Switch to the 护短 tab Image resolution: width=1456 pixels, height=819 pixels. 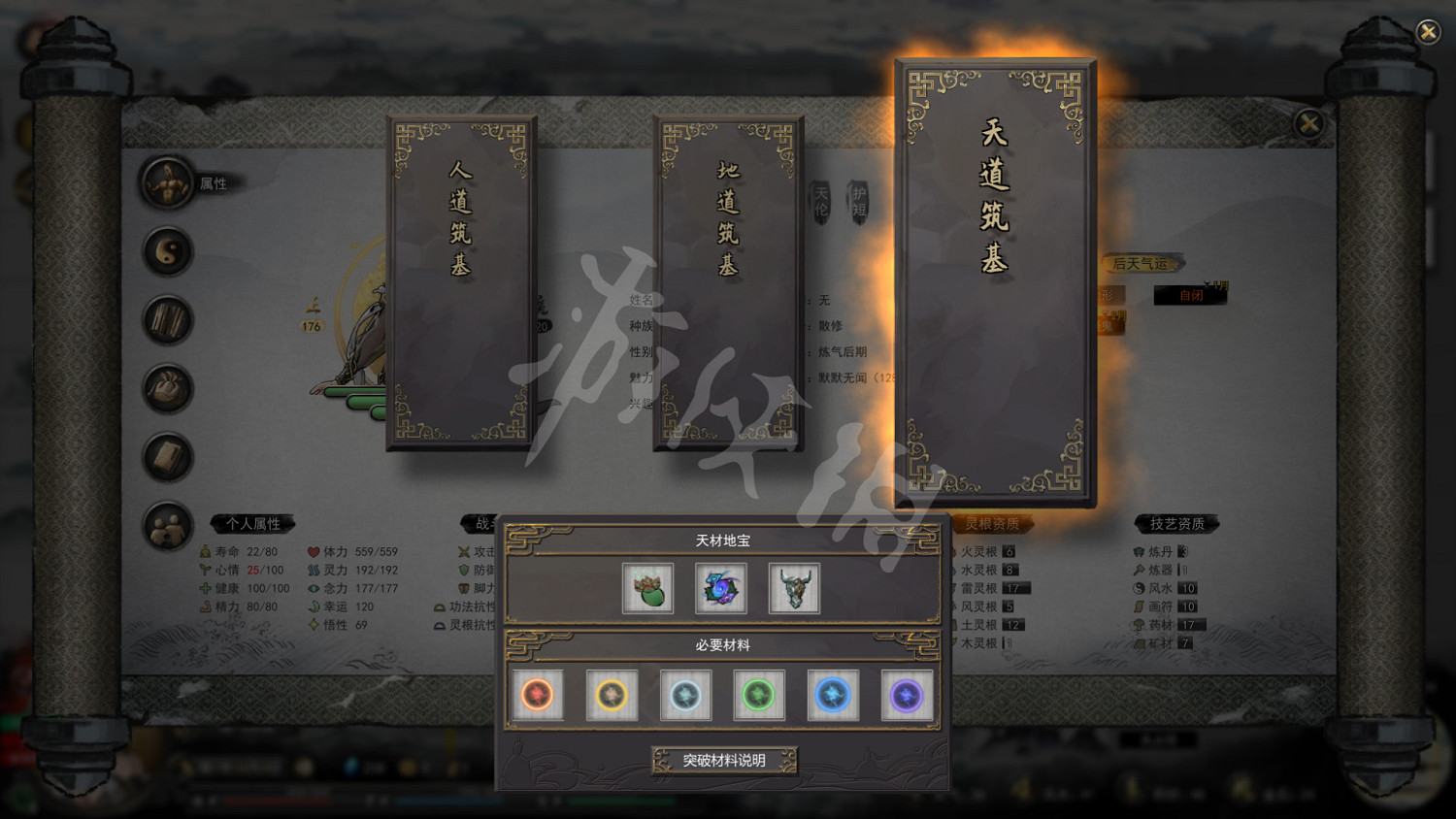click(860, 204)
